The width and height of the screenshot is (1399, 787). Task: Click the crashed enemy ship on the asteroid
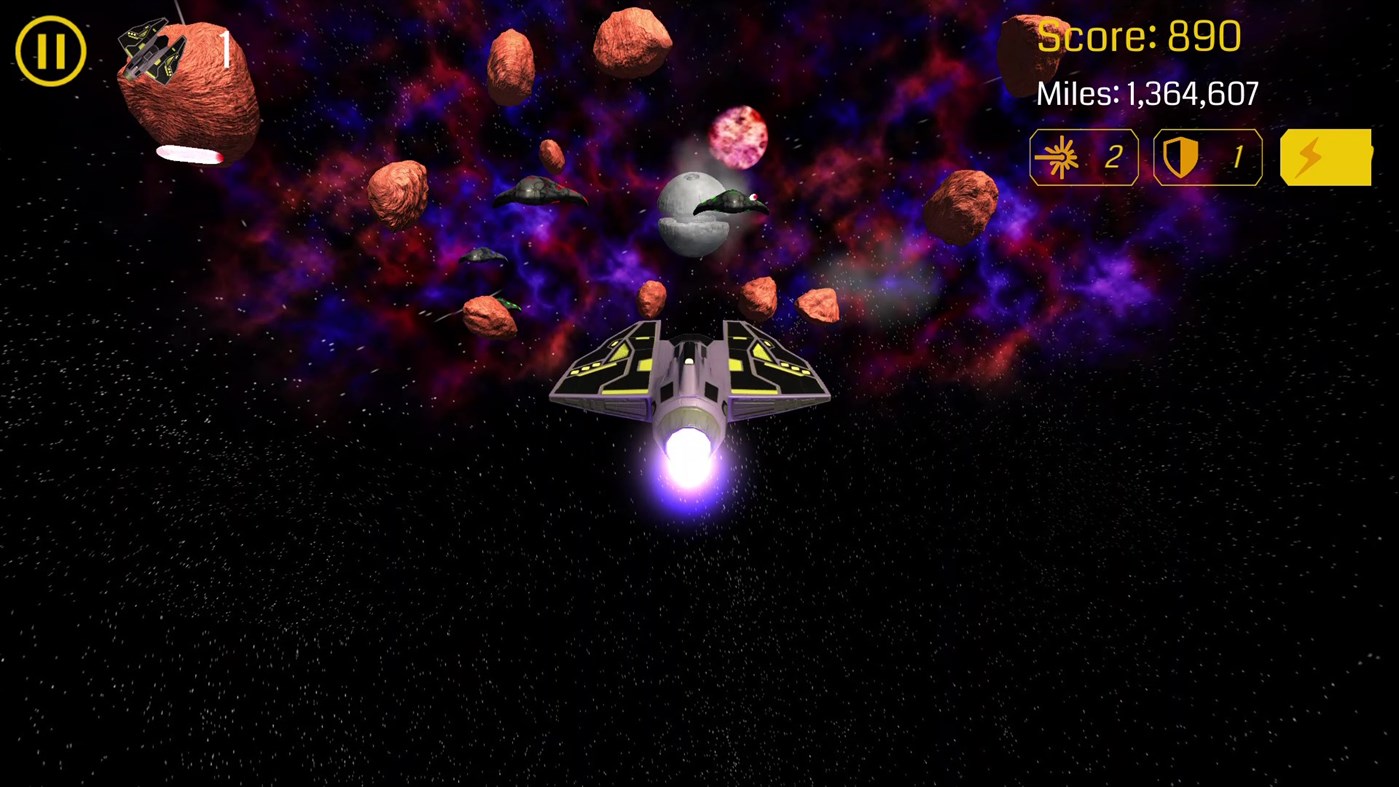click(x=152, y=50)
